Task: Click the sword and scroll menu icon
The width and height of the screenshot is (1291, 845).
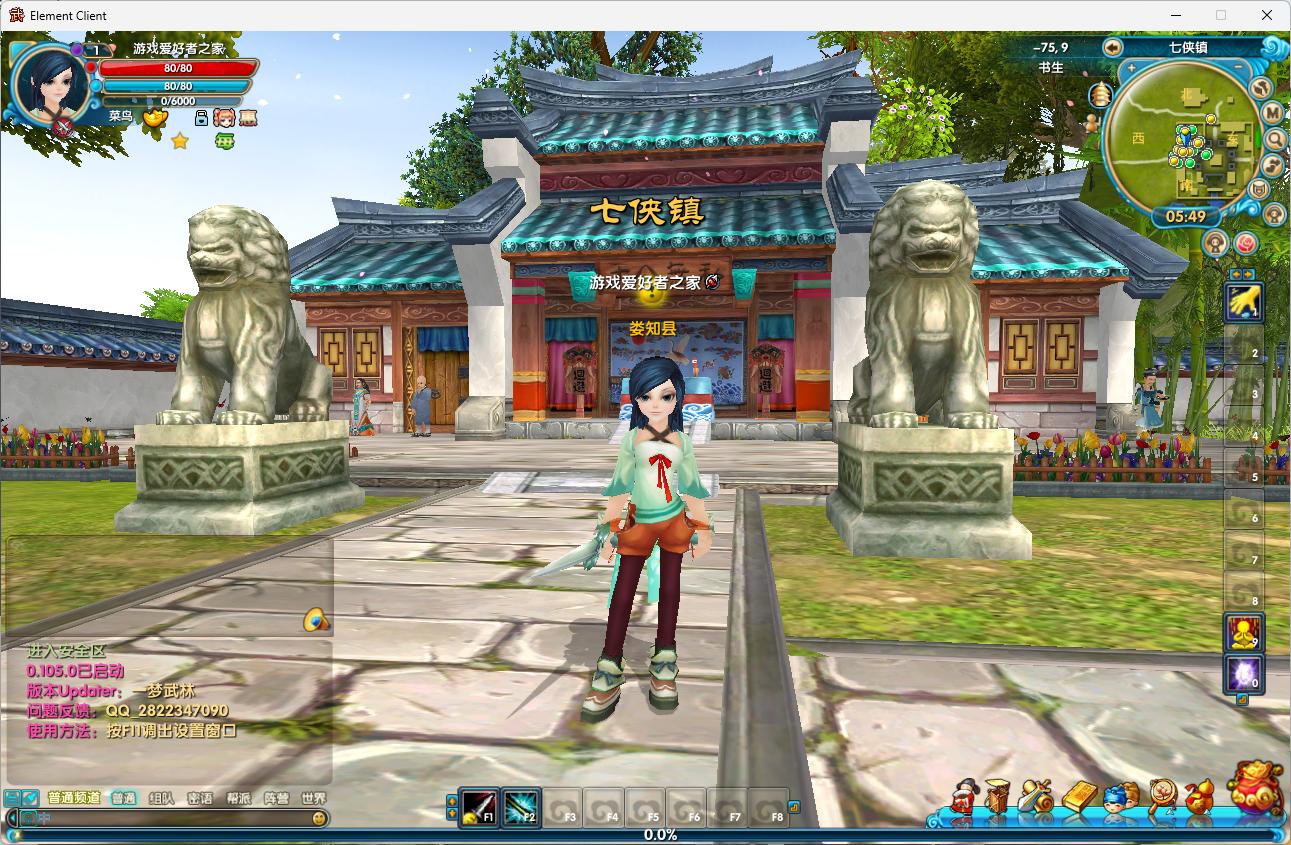Action: pyautogui.click(x=1036, y=797)
